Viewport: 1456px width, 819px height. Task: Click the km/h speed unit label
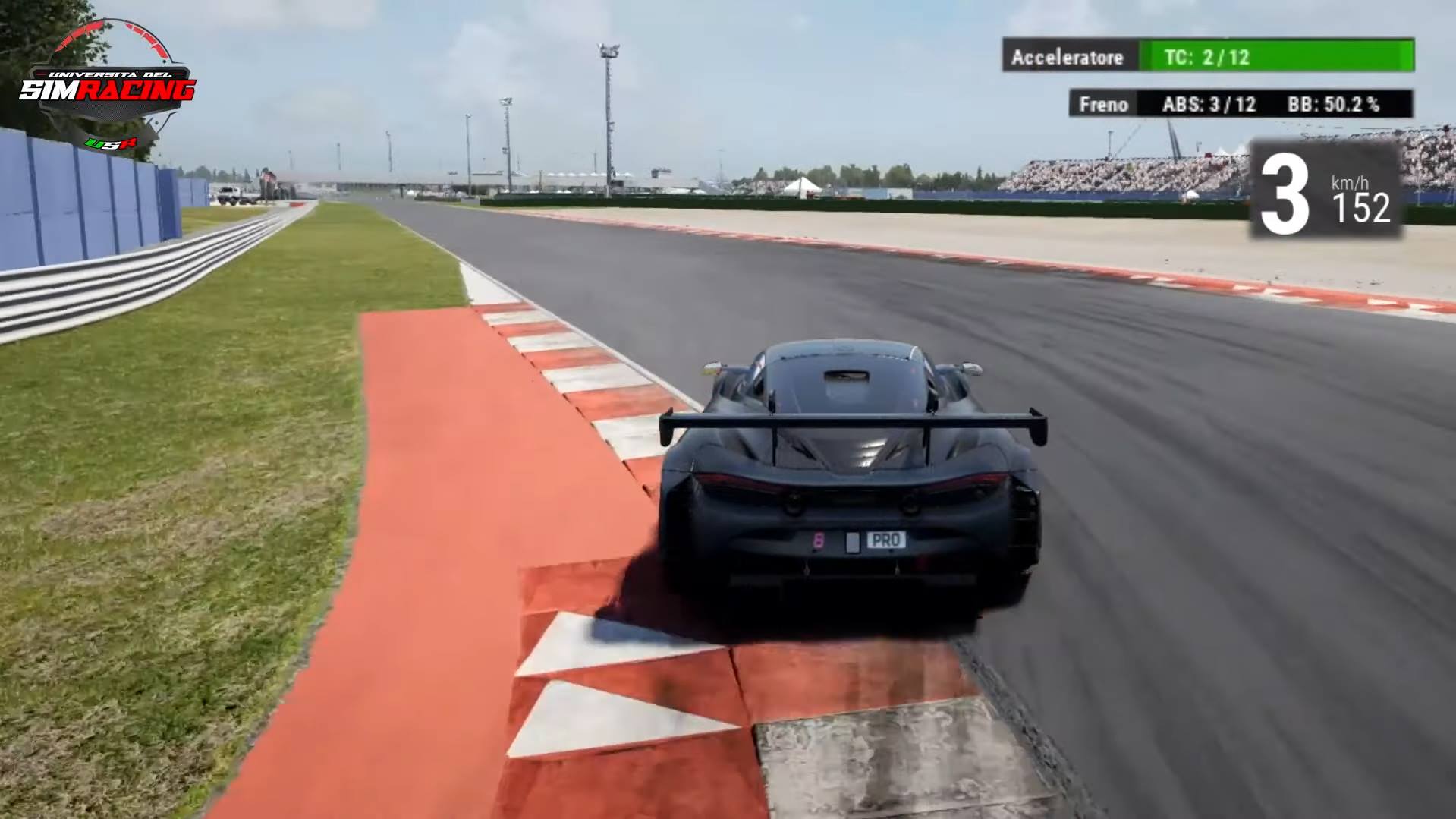click(1351, 183)
